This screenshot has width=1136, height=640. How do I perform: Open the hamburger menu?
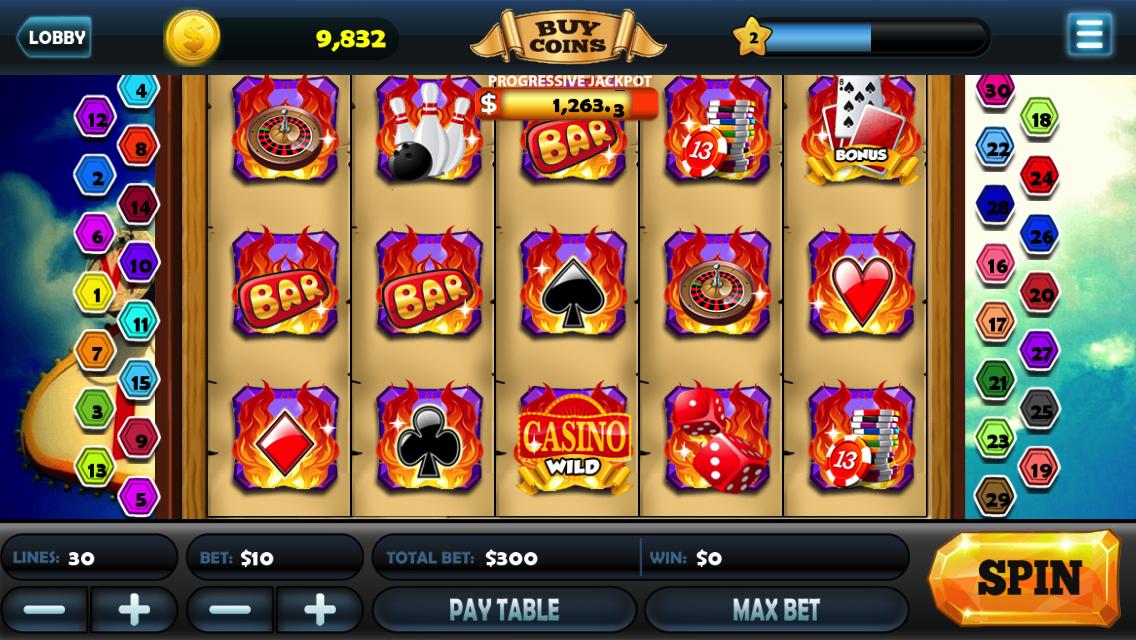click(x=1089, y=35)
